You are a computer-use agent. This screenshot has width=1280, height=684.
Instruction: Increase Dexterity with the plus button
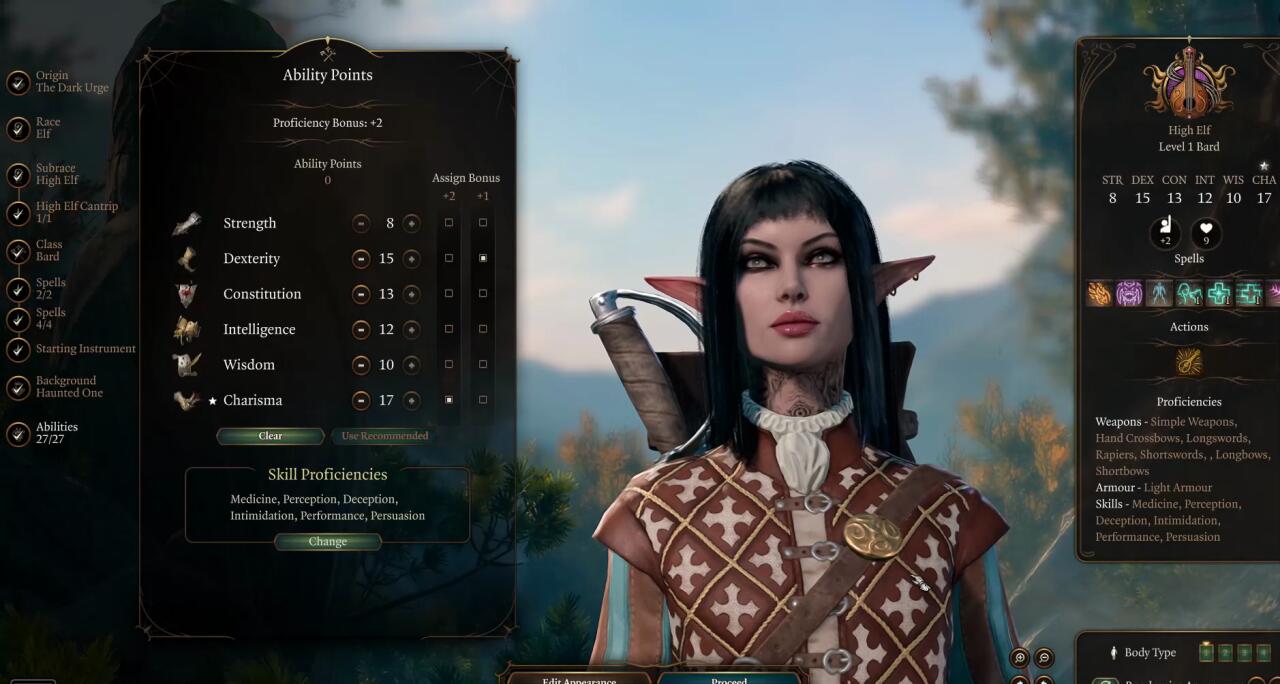(411, 259)
